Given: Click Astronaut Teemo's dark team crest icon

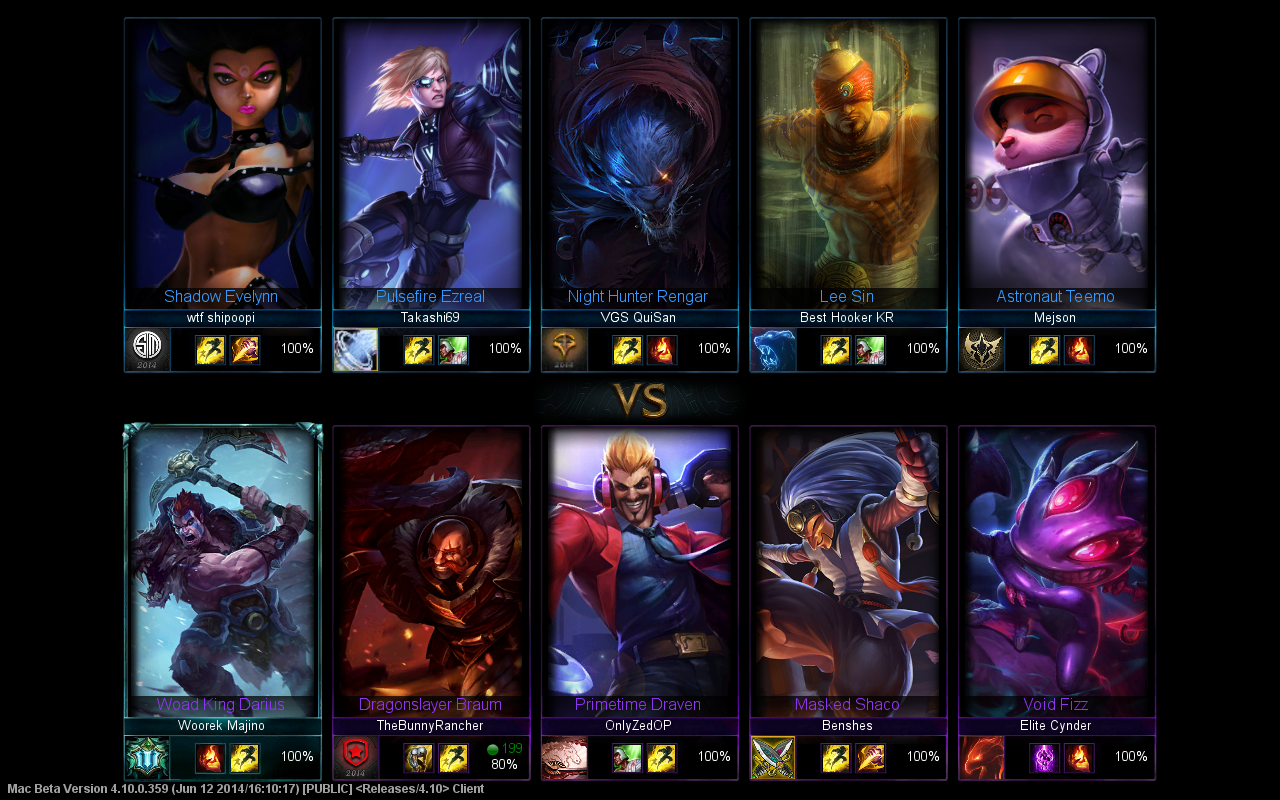Looking at the screenshot, I should point(982,349).
